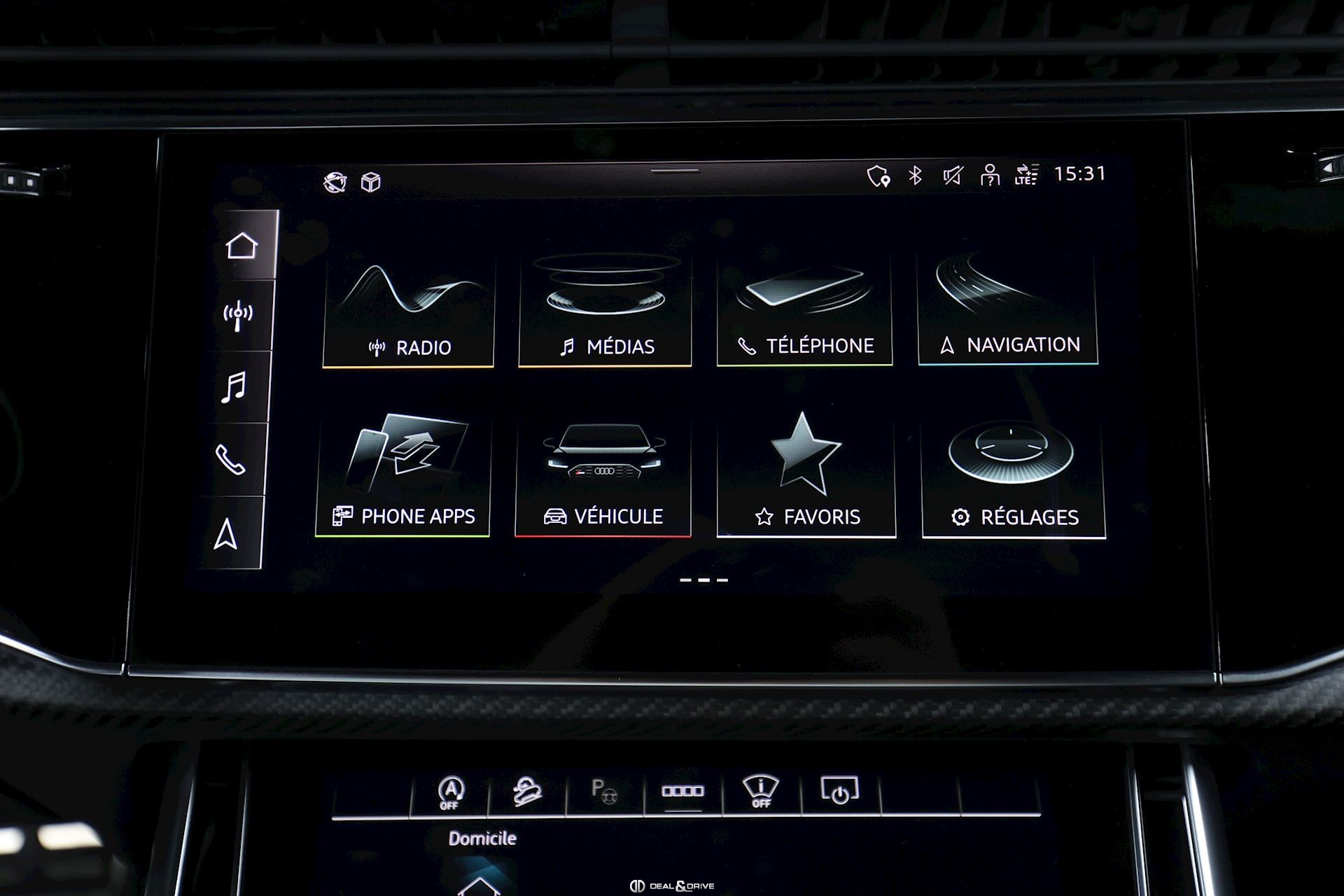This screenshot has height=896, width=1344.
Task: Click the muted speaker status icon
Action: point(953,175)
